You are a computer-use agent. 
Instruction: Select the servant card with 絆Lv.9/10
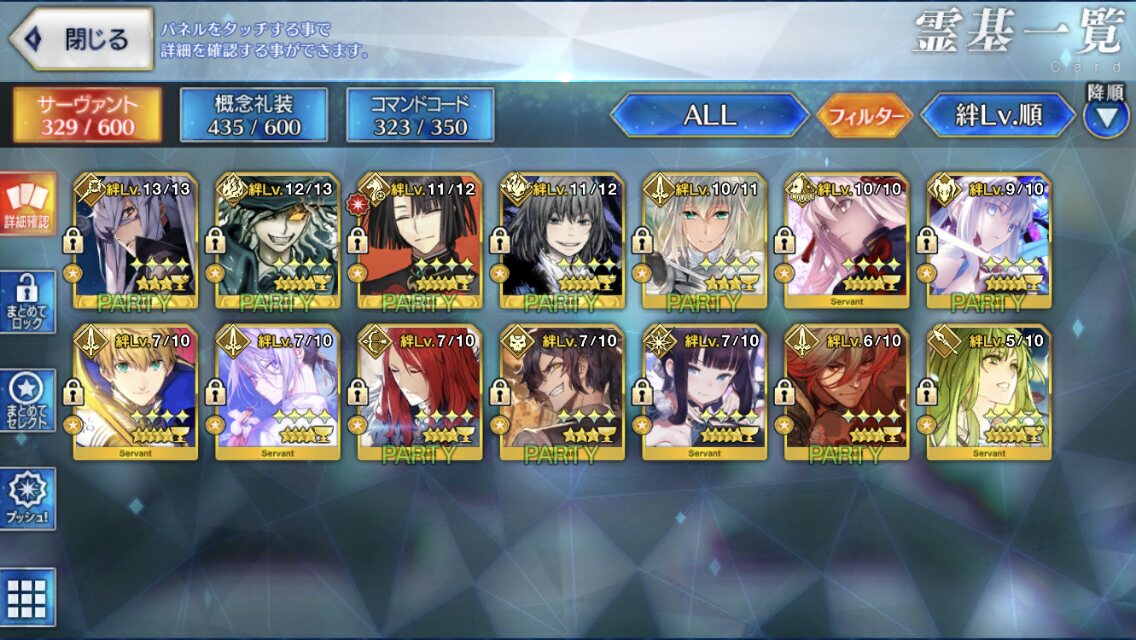988,240
